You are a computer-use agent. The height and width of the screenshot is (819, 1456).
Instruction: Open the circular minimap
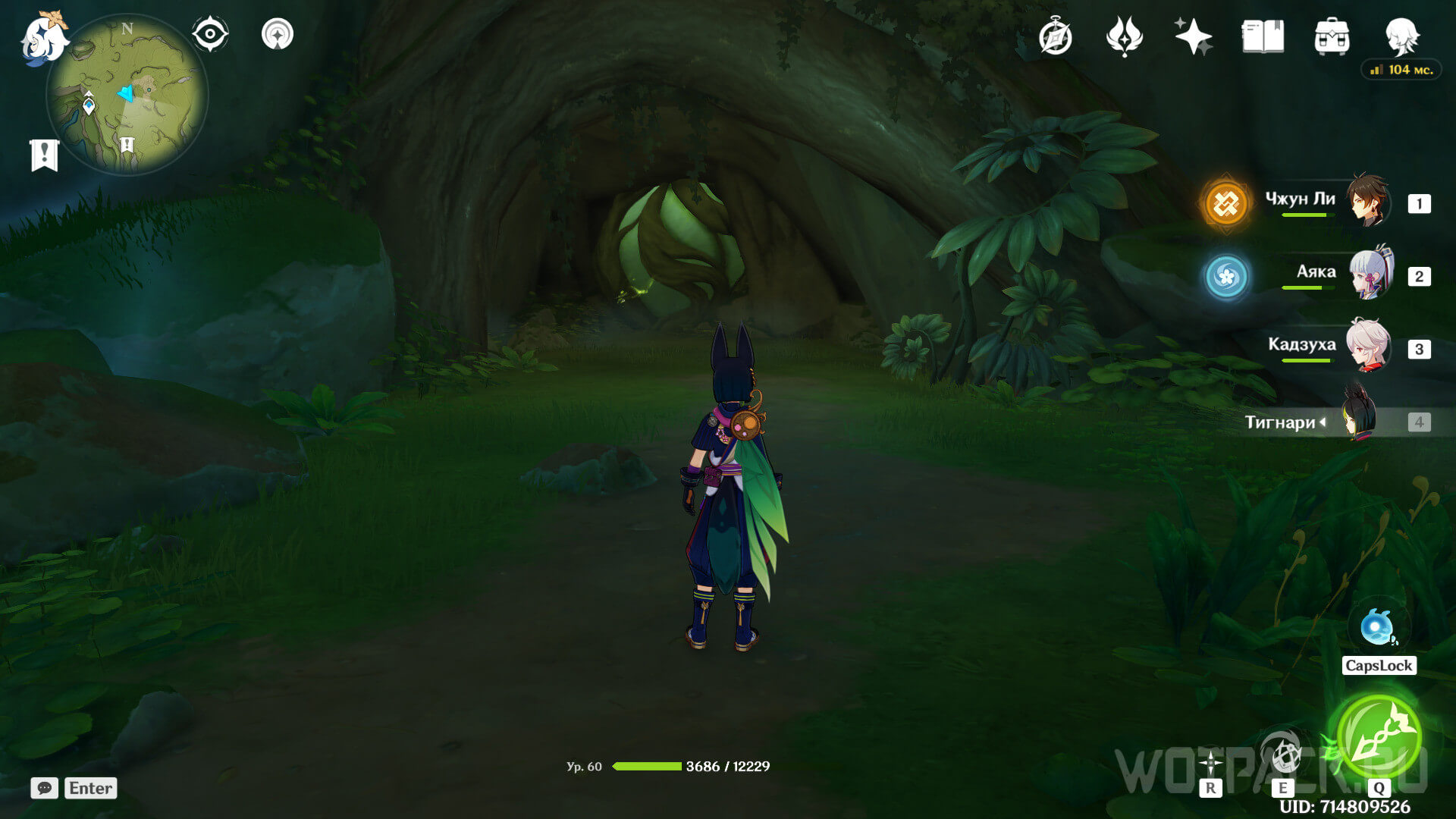tap(127, 95)
